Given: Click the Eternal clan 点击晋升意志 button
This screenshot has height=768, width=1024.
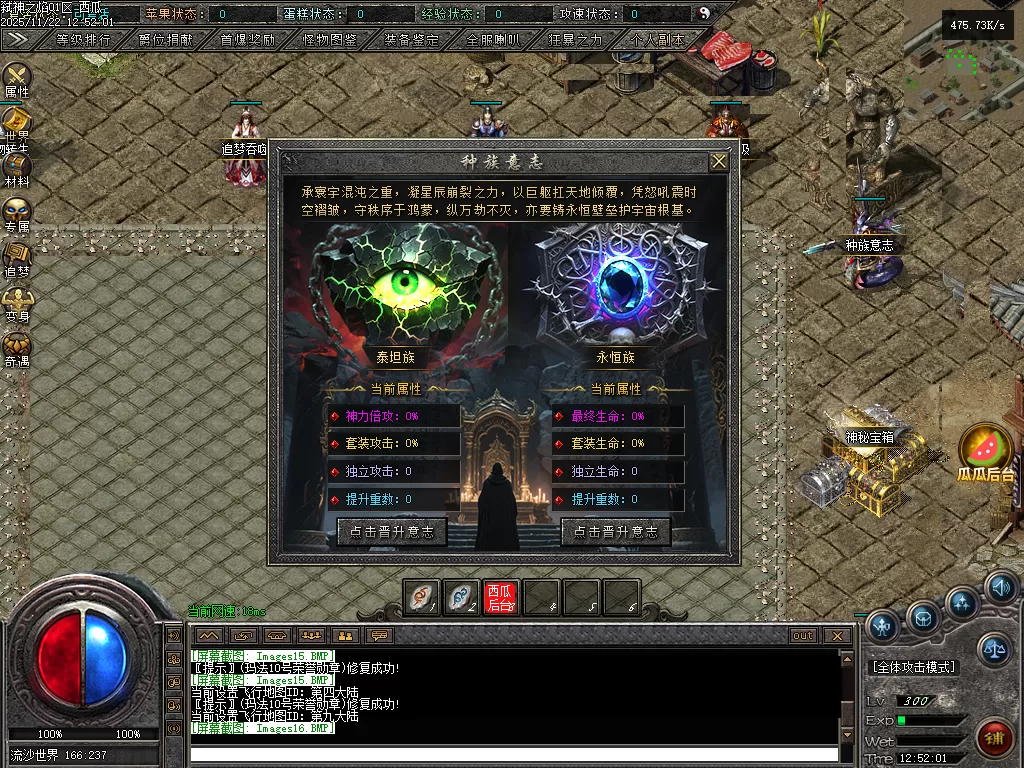Looking at the screenshot, I should (616, 532).
